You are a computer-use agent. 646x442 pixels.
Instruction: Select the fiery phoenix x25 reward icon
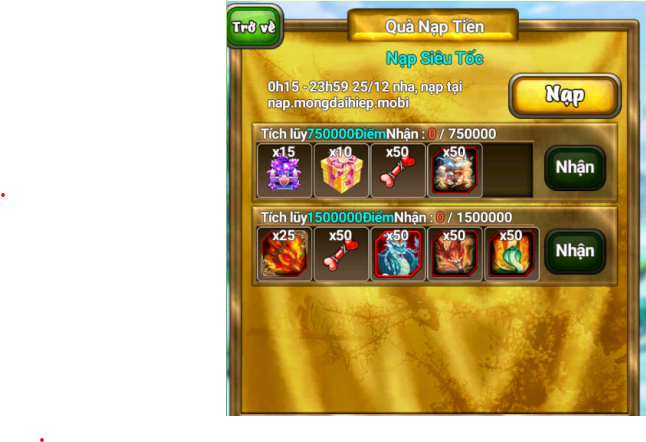pos(285,254)
